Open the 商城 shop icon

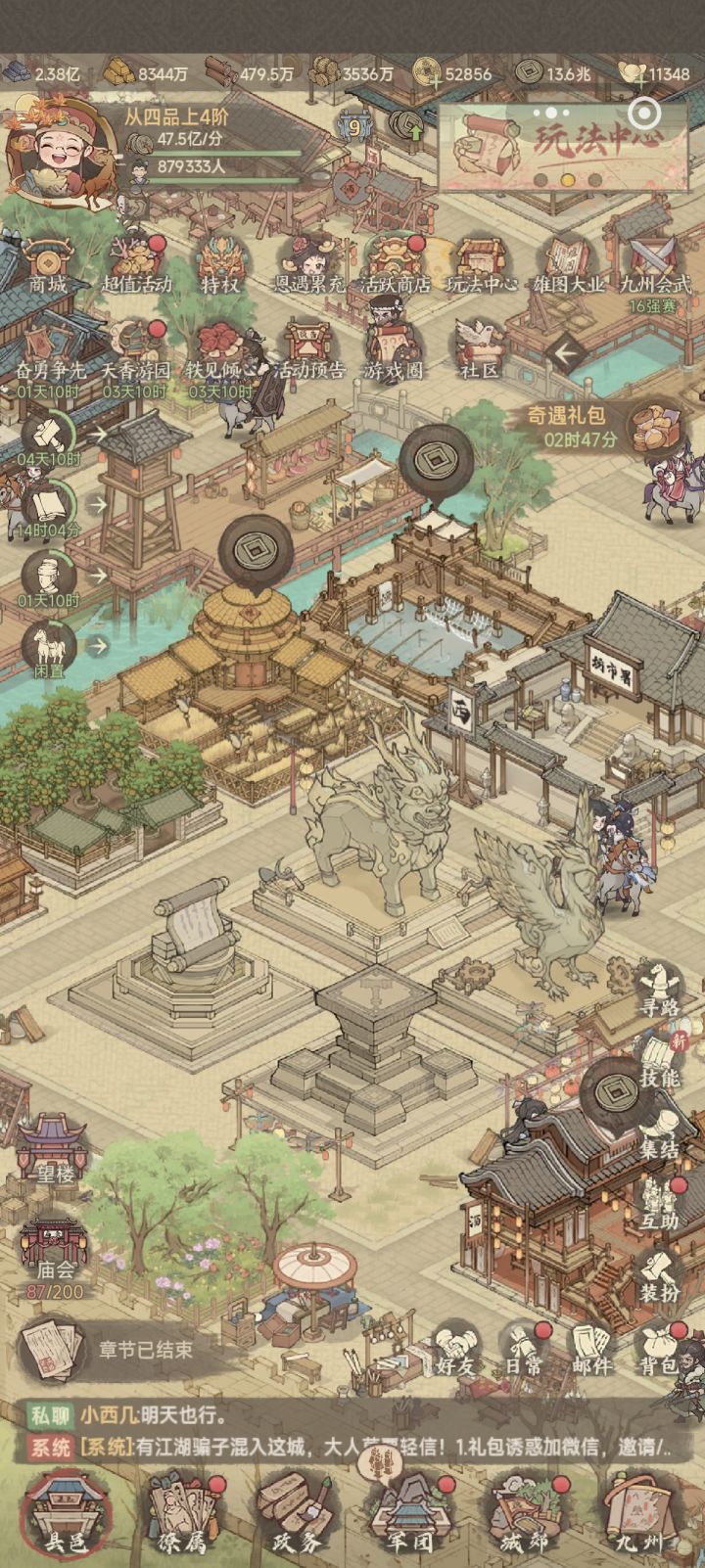pos(48,262)
